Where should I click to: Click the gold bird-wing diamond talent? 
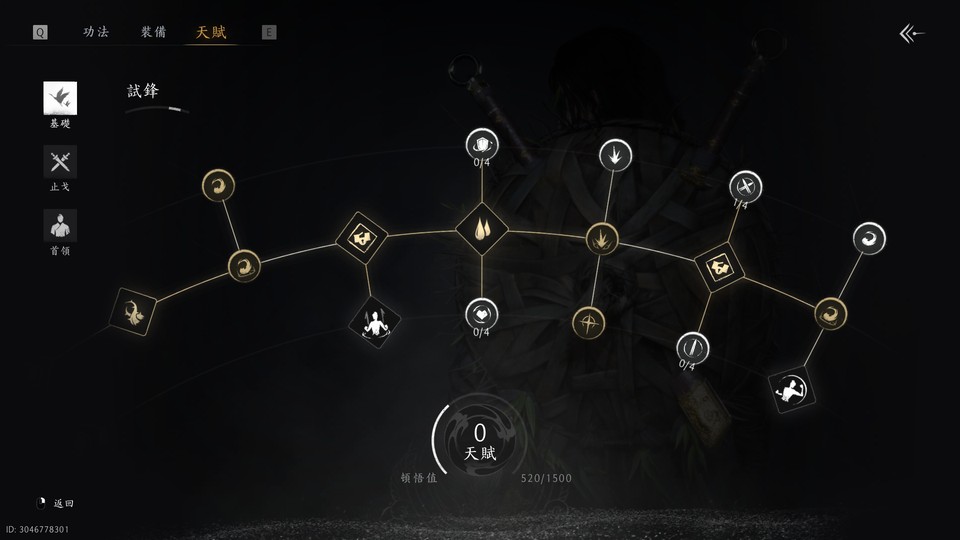point(133,312)
